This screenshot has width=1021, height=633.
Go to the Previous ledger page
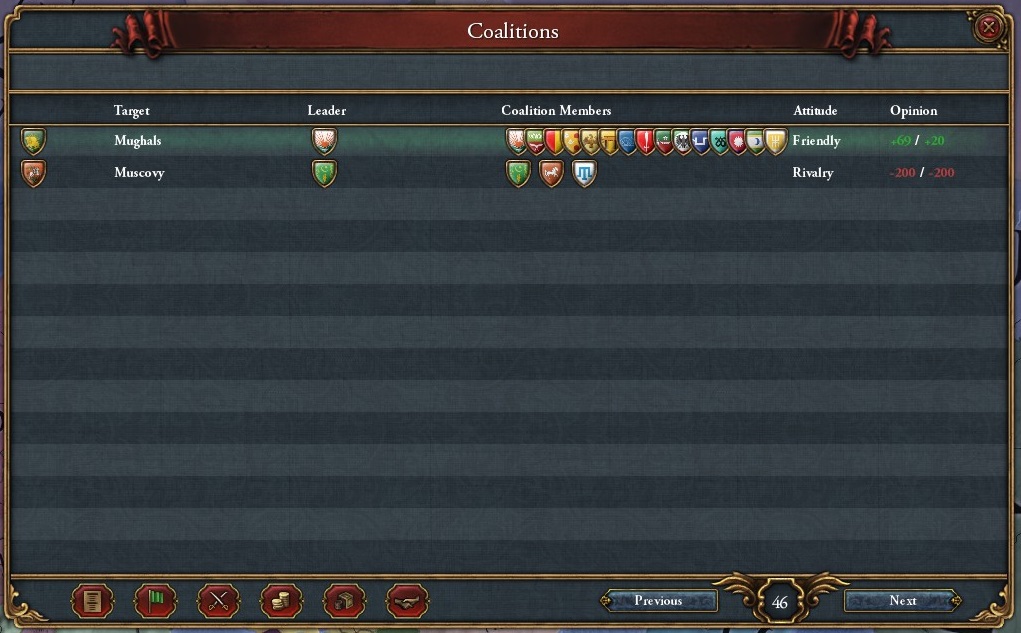tap(658, 601)
